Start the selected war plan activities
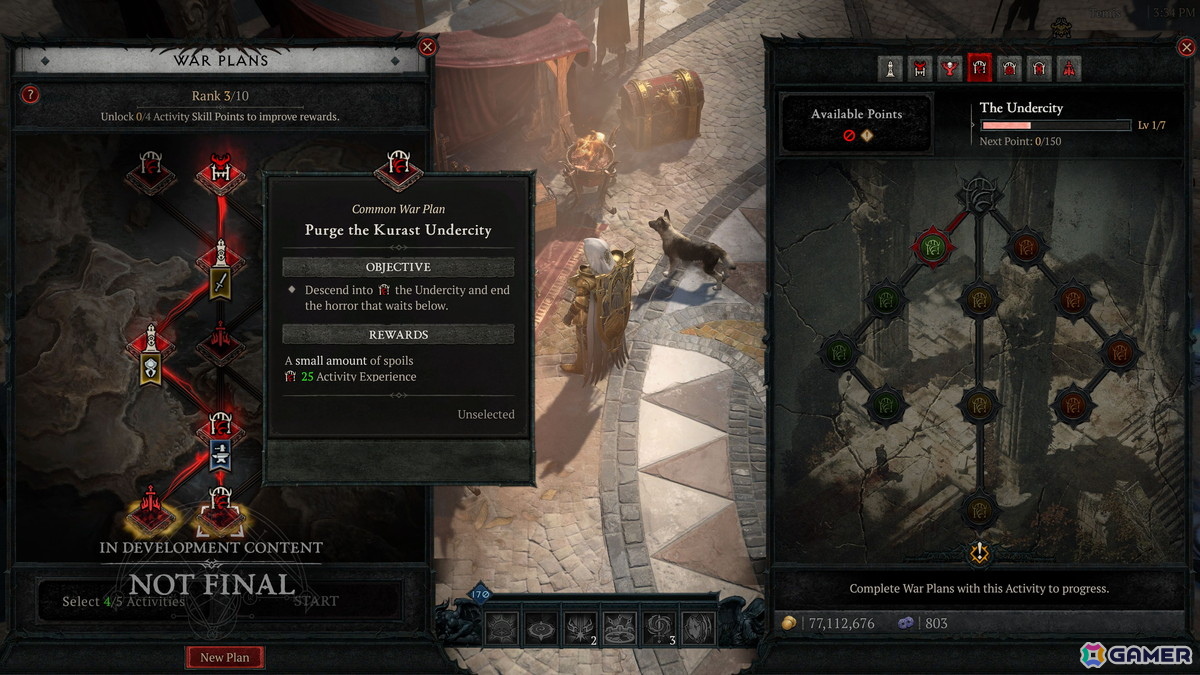Screen dimensions: 1200x675 316,601
